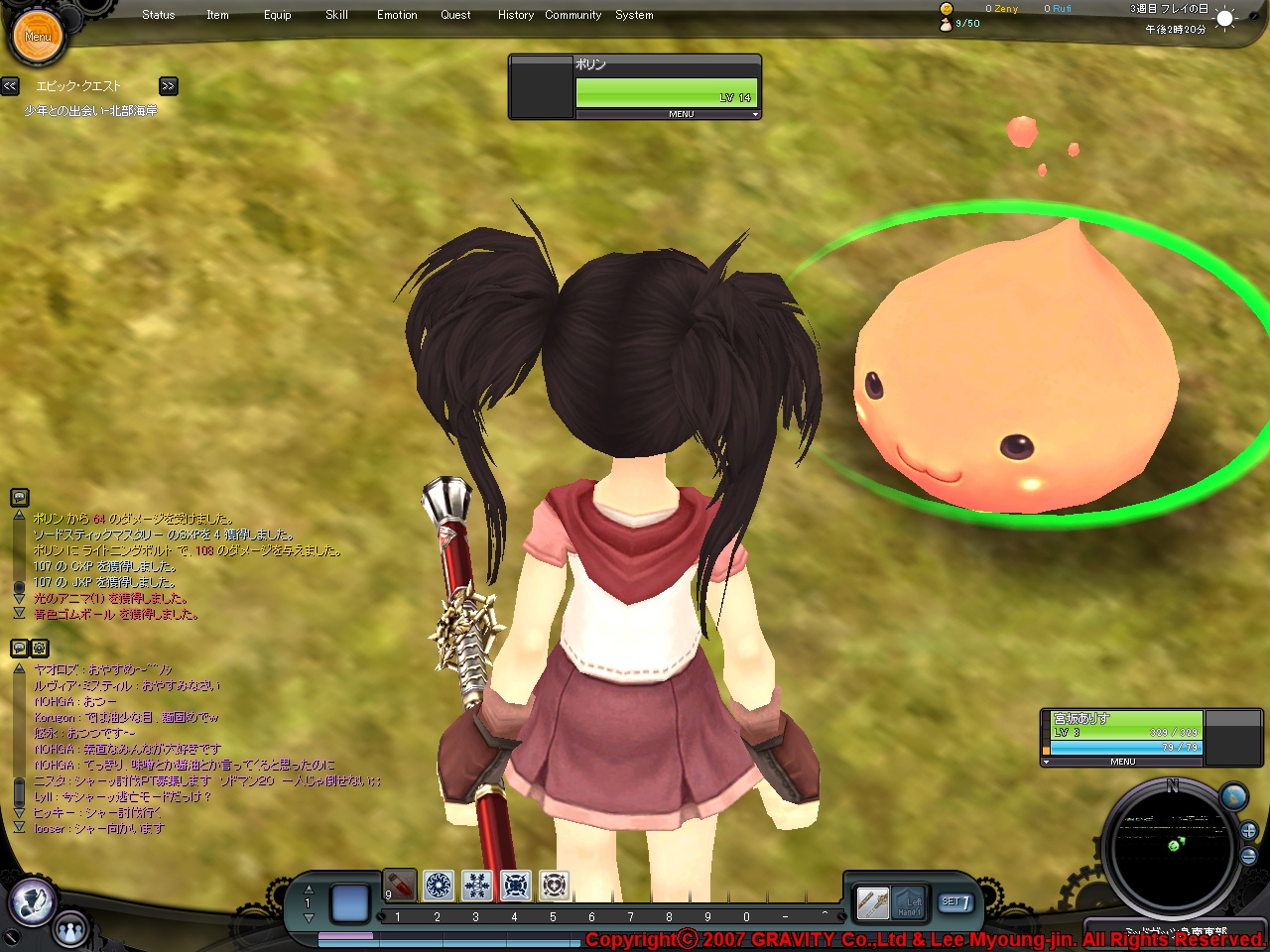Open the Item menu
Screen dimensions: 1270x952
217,15
